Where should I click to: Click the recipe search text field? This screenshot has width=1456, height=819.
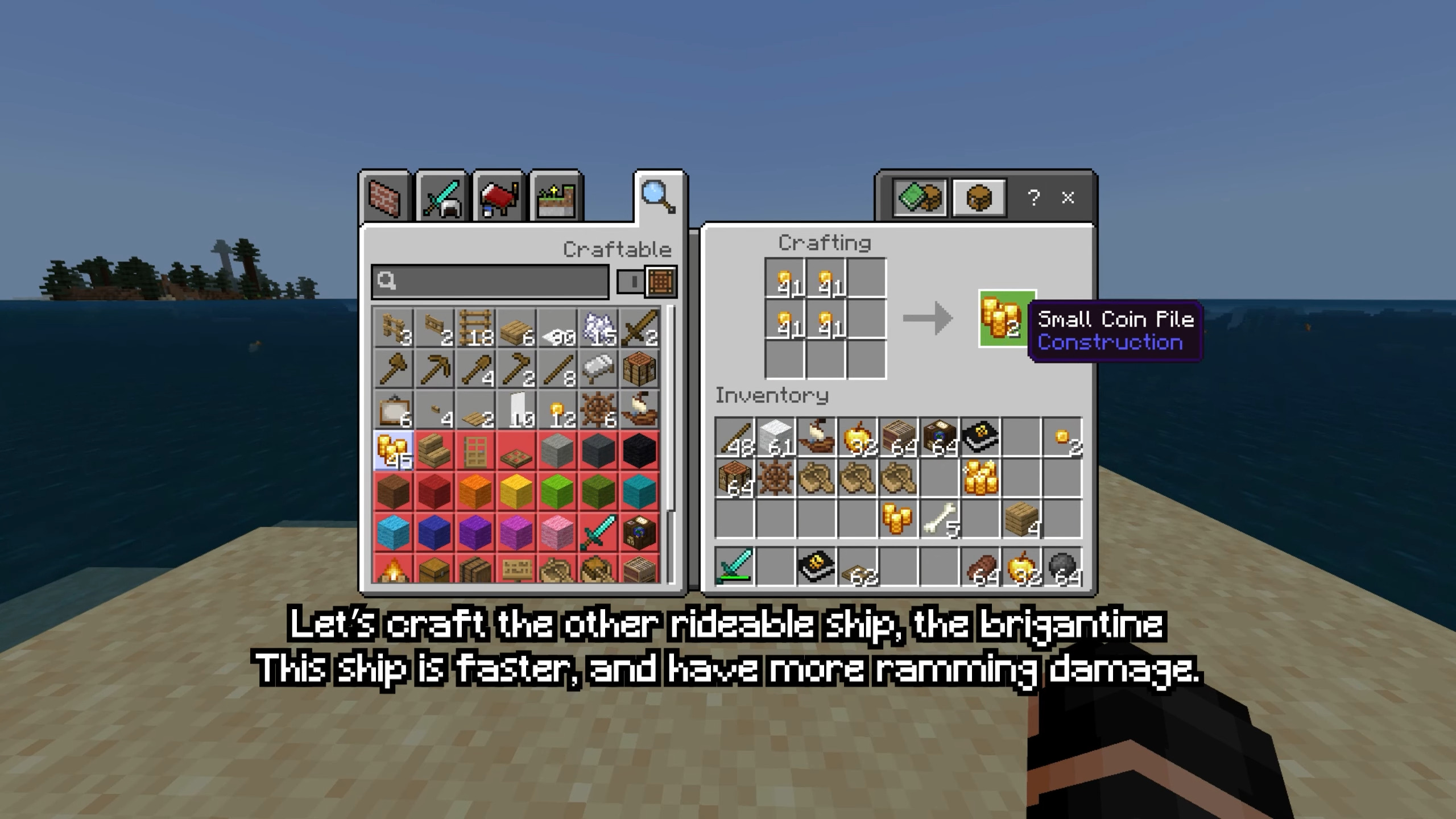pyautogui.click(x=490, y=281)
